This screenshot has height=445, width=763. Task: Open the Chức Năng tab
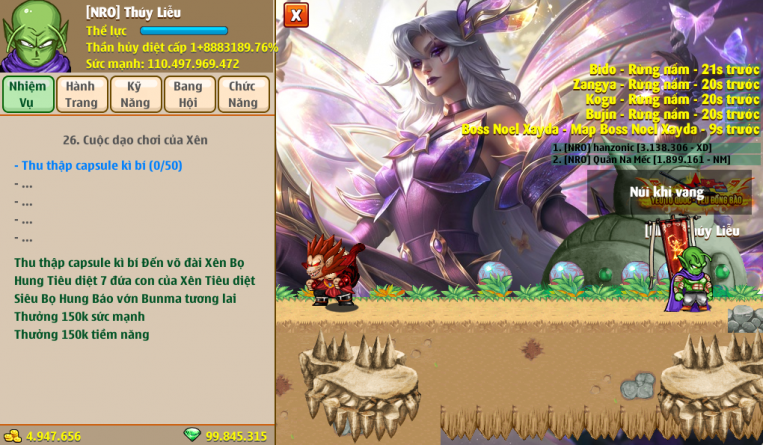[x=244, y=94]
